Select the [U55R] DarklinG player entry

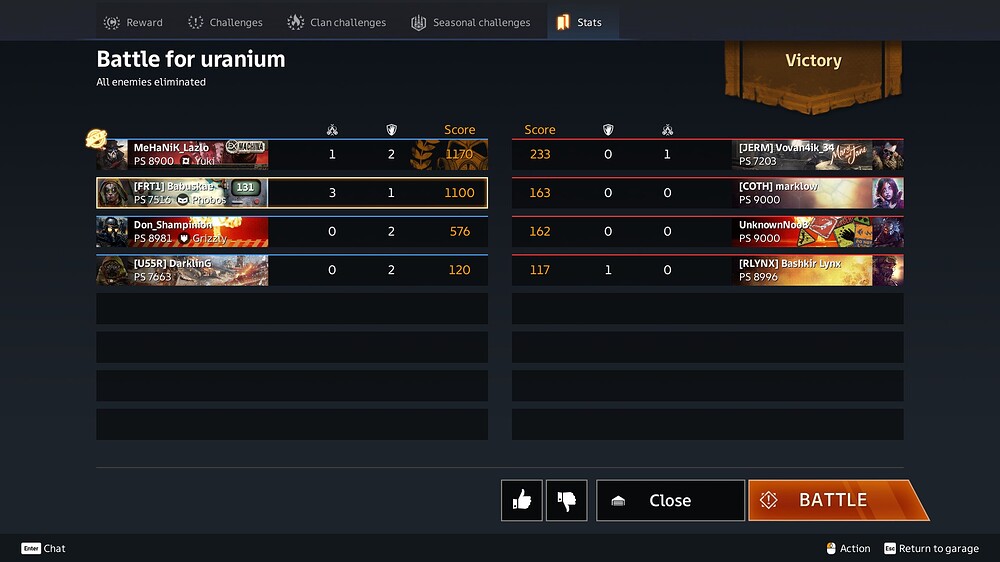(x=291, y=270)
